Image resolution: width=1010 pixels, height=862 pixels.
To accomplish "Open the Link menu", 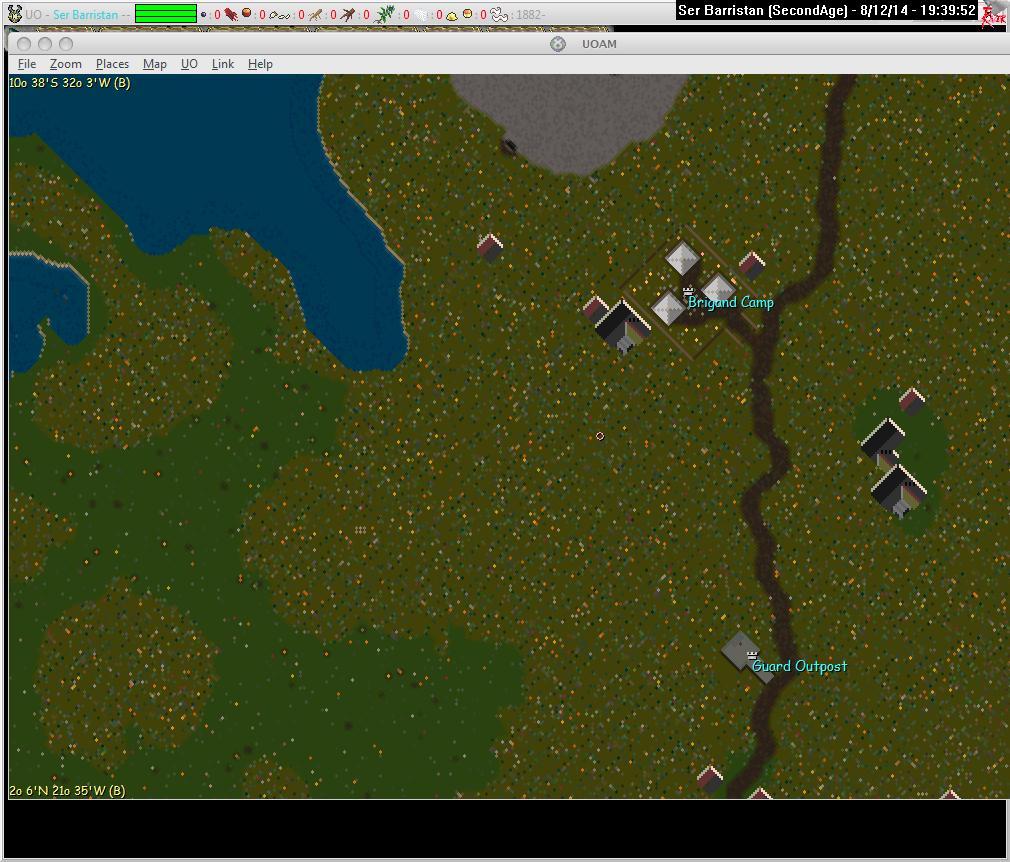I will 223,64.
